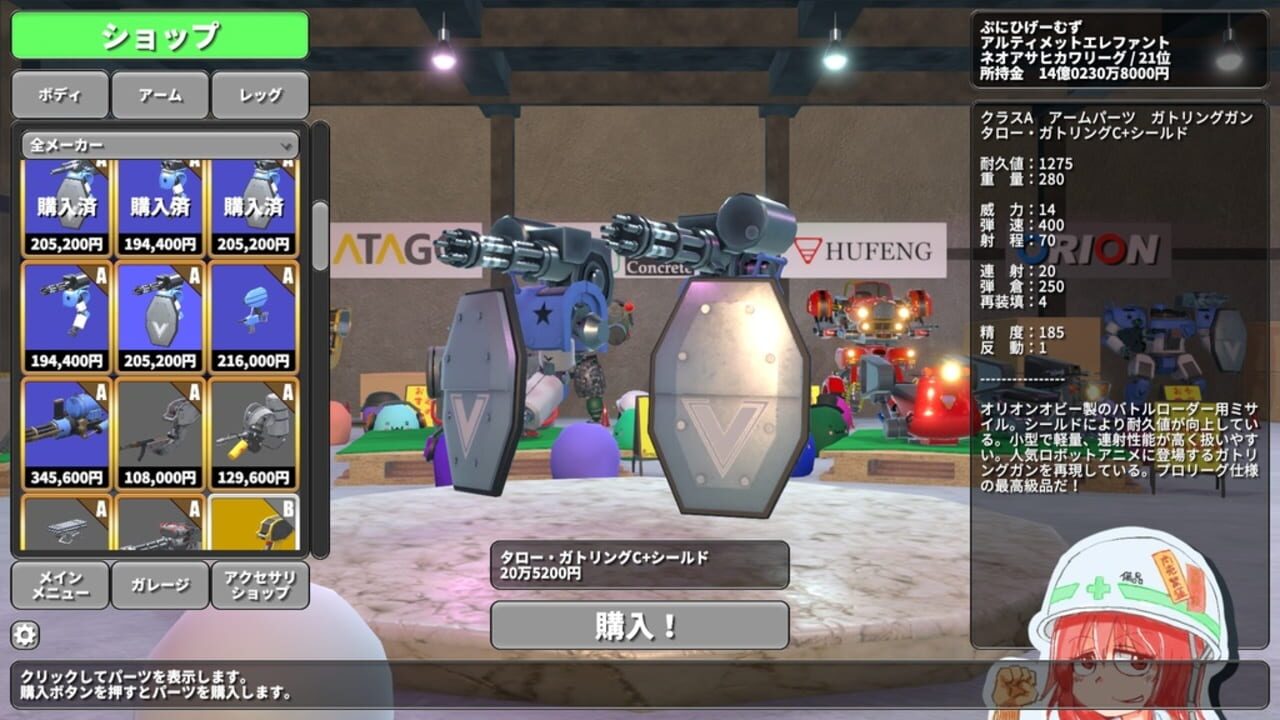The width and height of the screenshot is (1280, 720).
Task: Open the 全メーカー manufacturer dropdown
Action: (160, 145)
